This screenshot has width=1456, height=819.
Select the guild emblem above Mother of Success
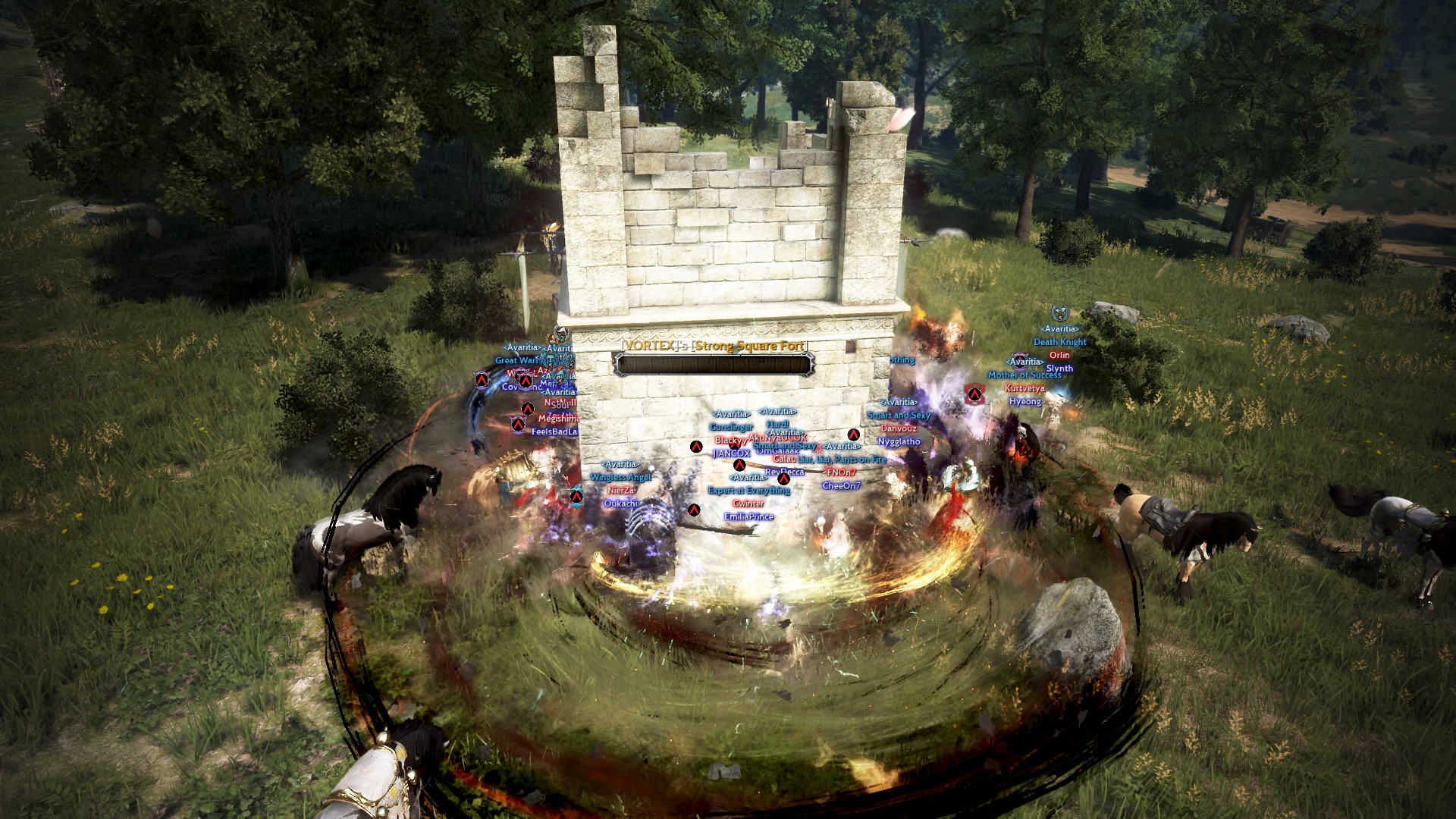[1018, 359]
